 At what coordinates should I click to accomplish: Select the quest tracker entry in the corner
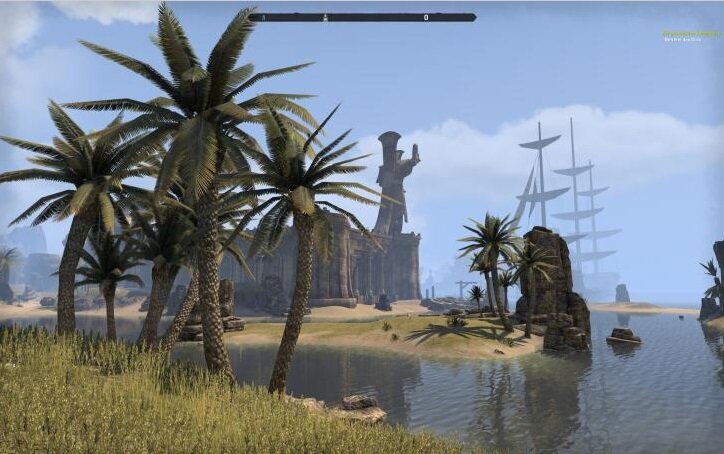coord(689,35)
